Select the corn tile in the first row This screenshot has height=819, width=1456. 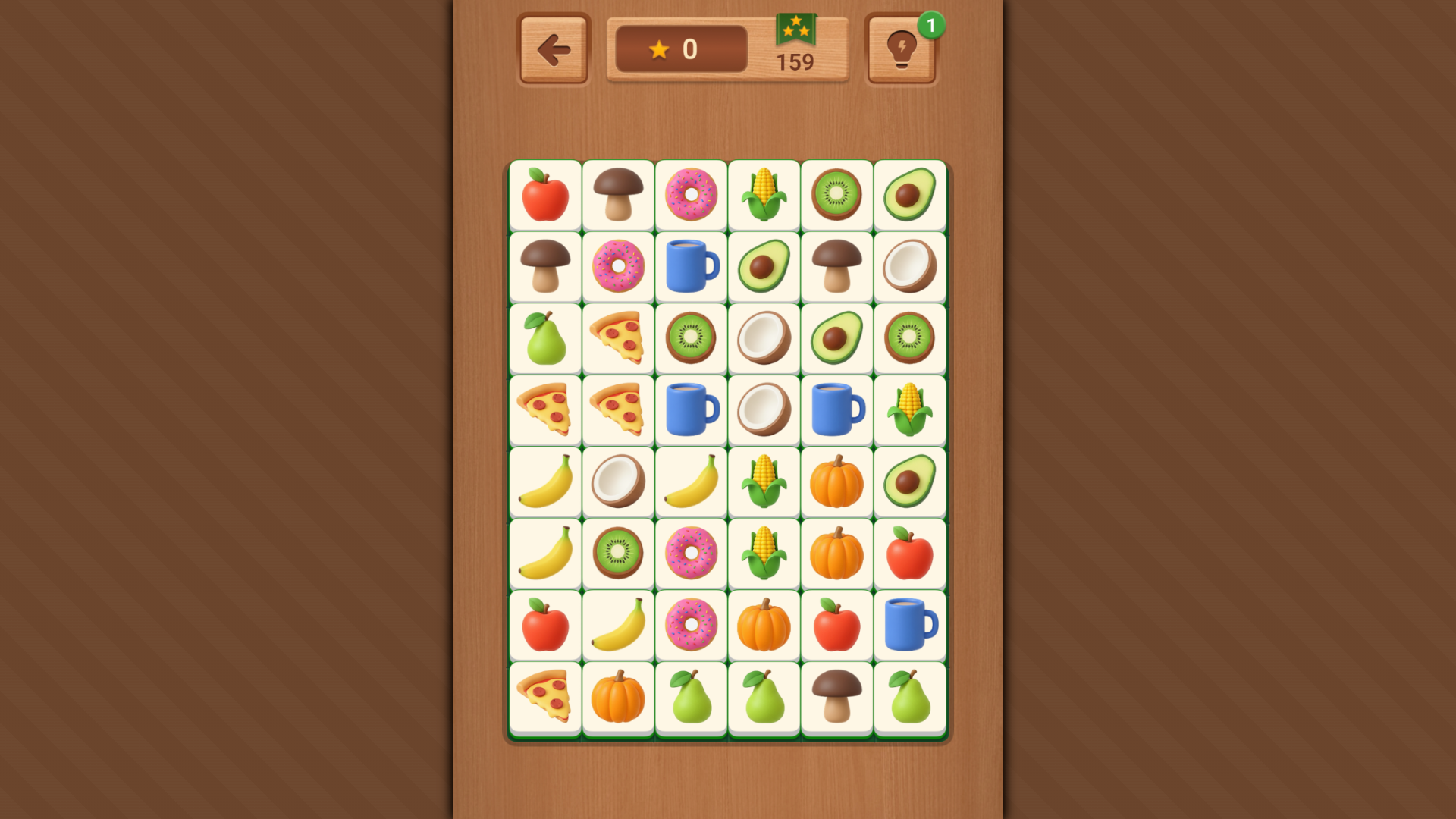point(764,196)
